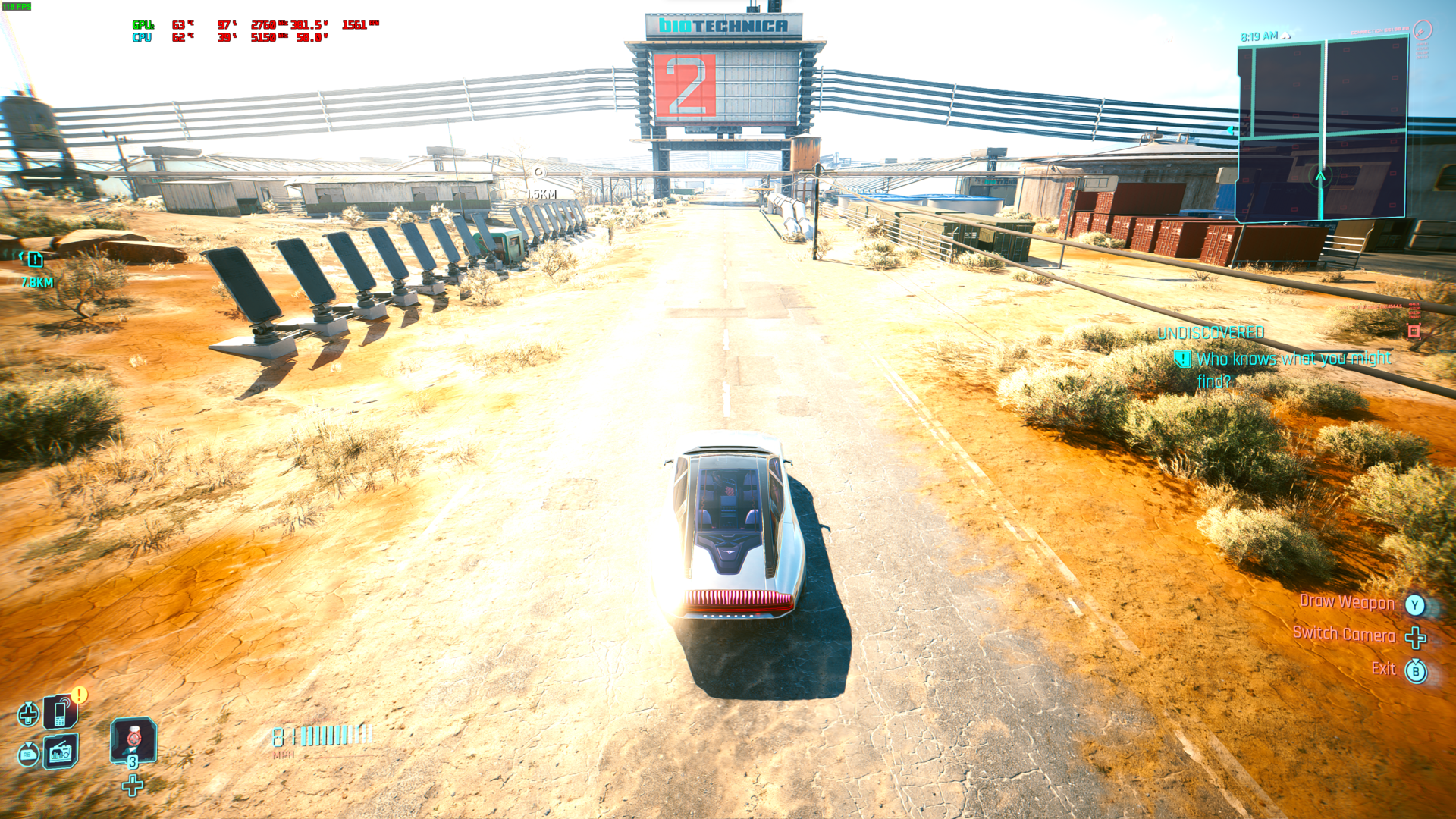
Task: Click the Switch Camera action label
Action: (1343, 634)
